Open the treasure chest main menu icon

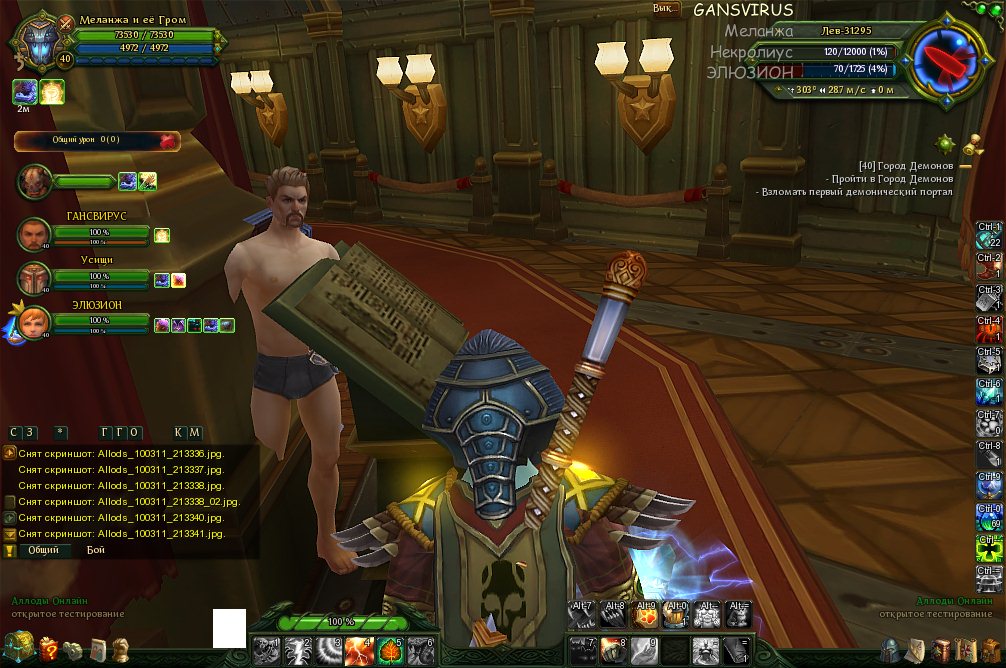pos(20,647)
